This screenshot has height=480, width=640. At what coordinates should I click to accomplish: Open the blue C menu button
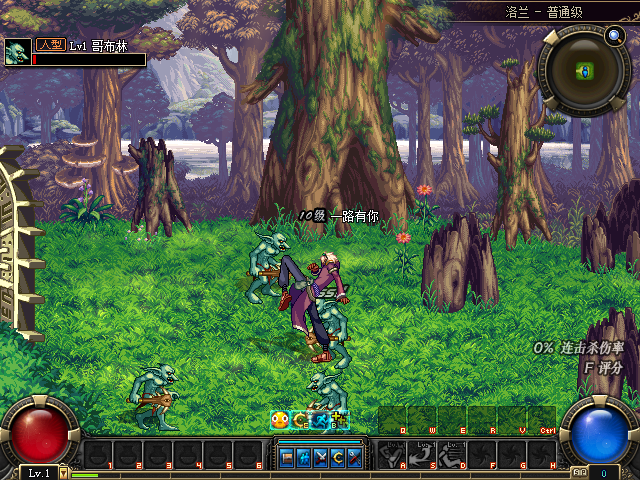click(337, 457)
